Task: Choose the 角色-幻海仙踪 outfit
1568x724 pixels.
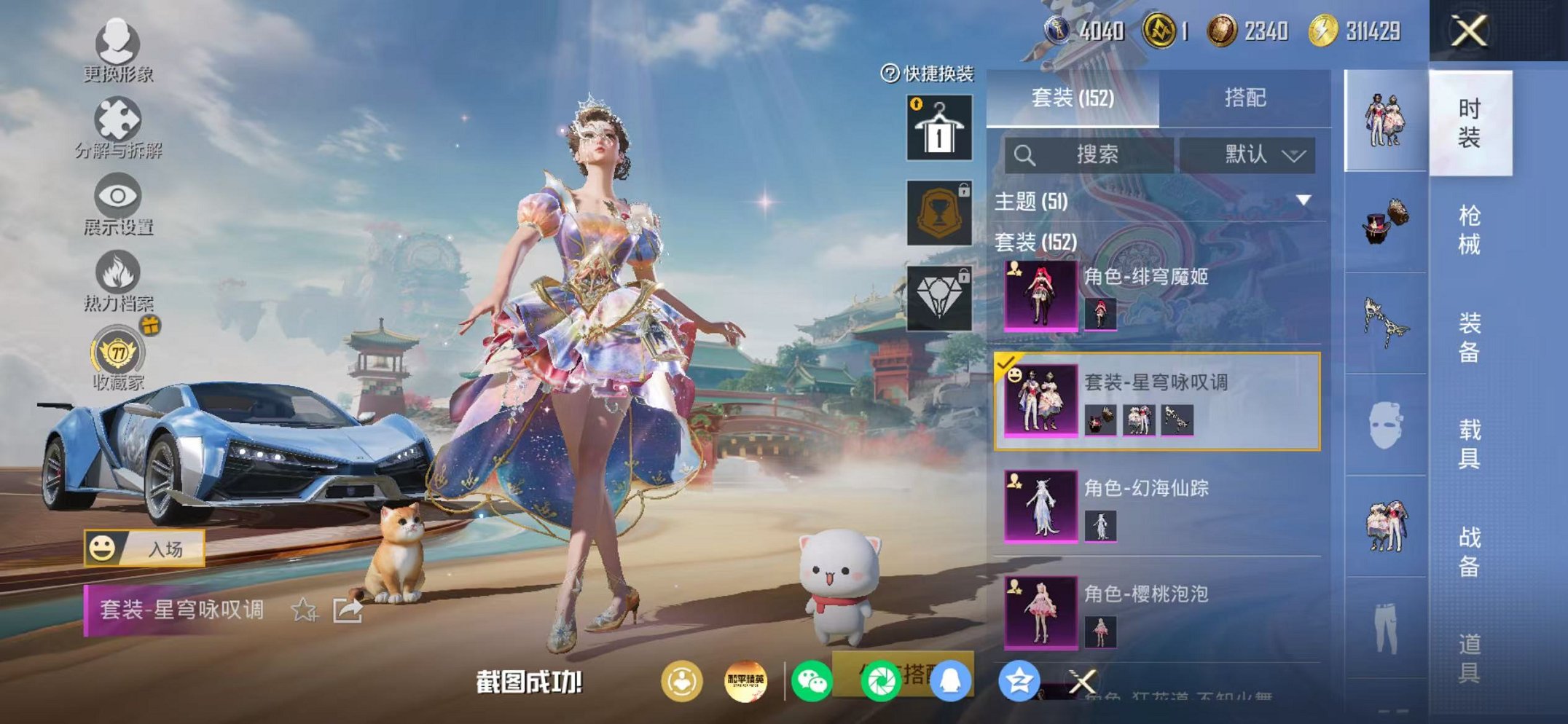Action: point(1157,506)
